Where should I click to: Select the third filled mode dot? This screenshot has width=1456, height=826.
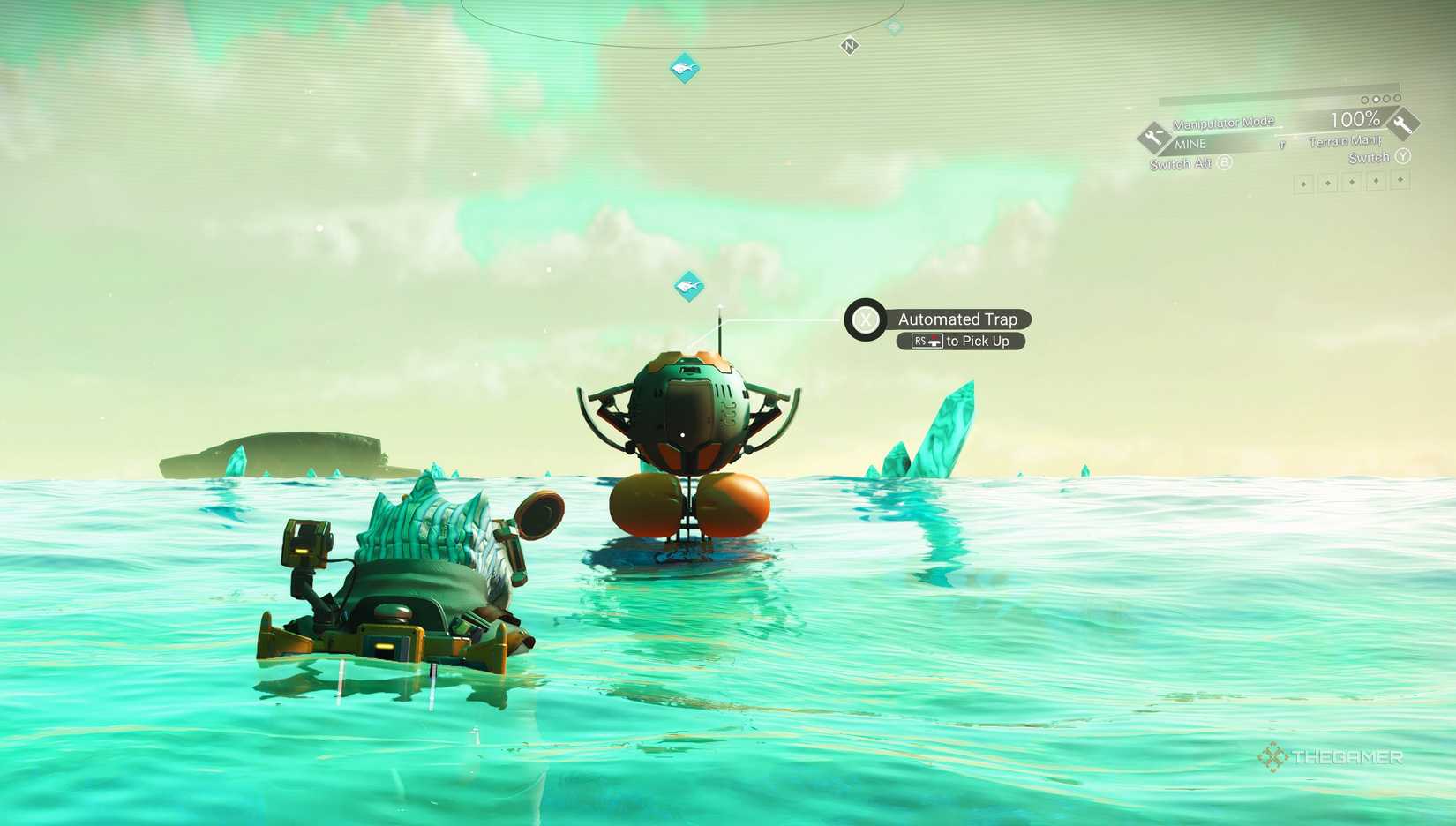(1386, 99)
